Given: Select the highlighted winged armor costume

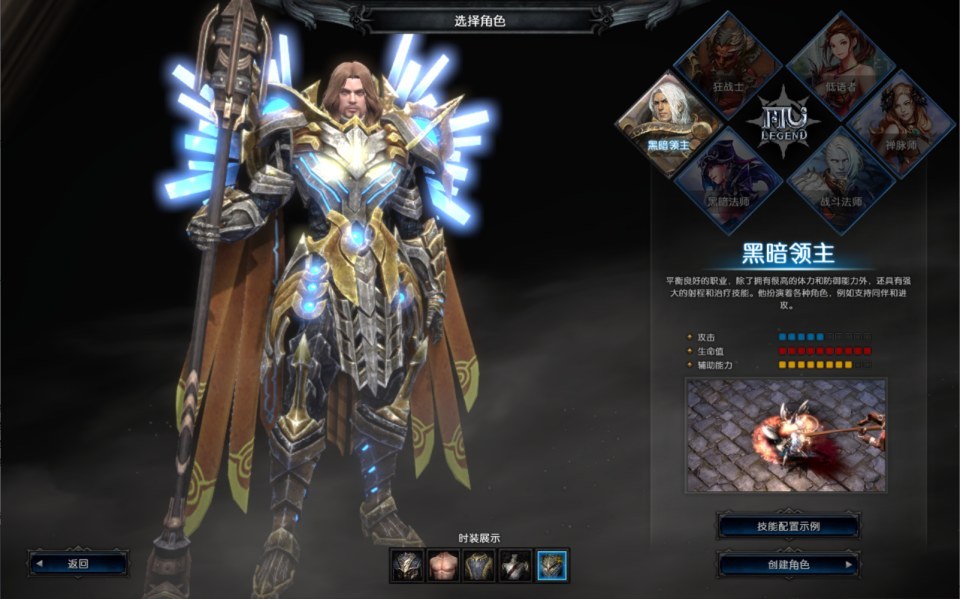Looking at the screenshot, I should 552,566.
